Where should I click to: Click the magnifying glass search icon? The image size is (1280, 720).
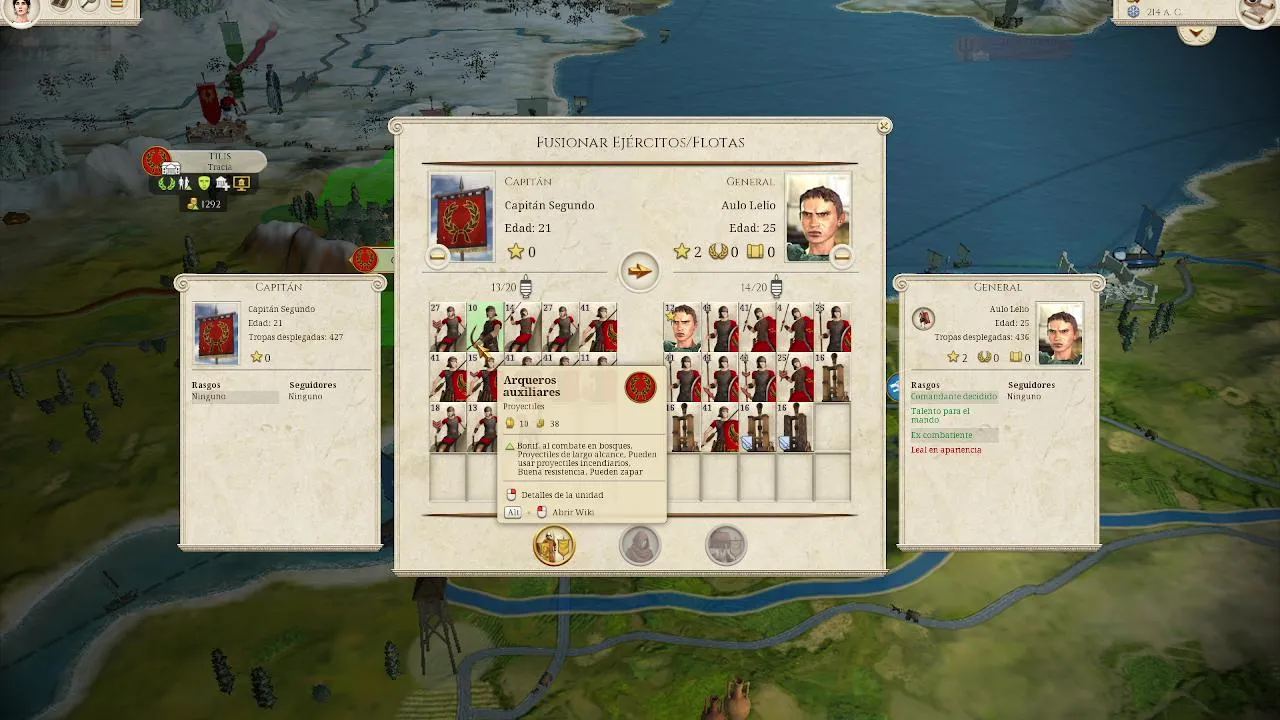pos(90,6)
